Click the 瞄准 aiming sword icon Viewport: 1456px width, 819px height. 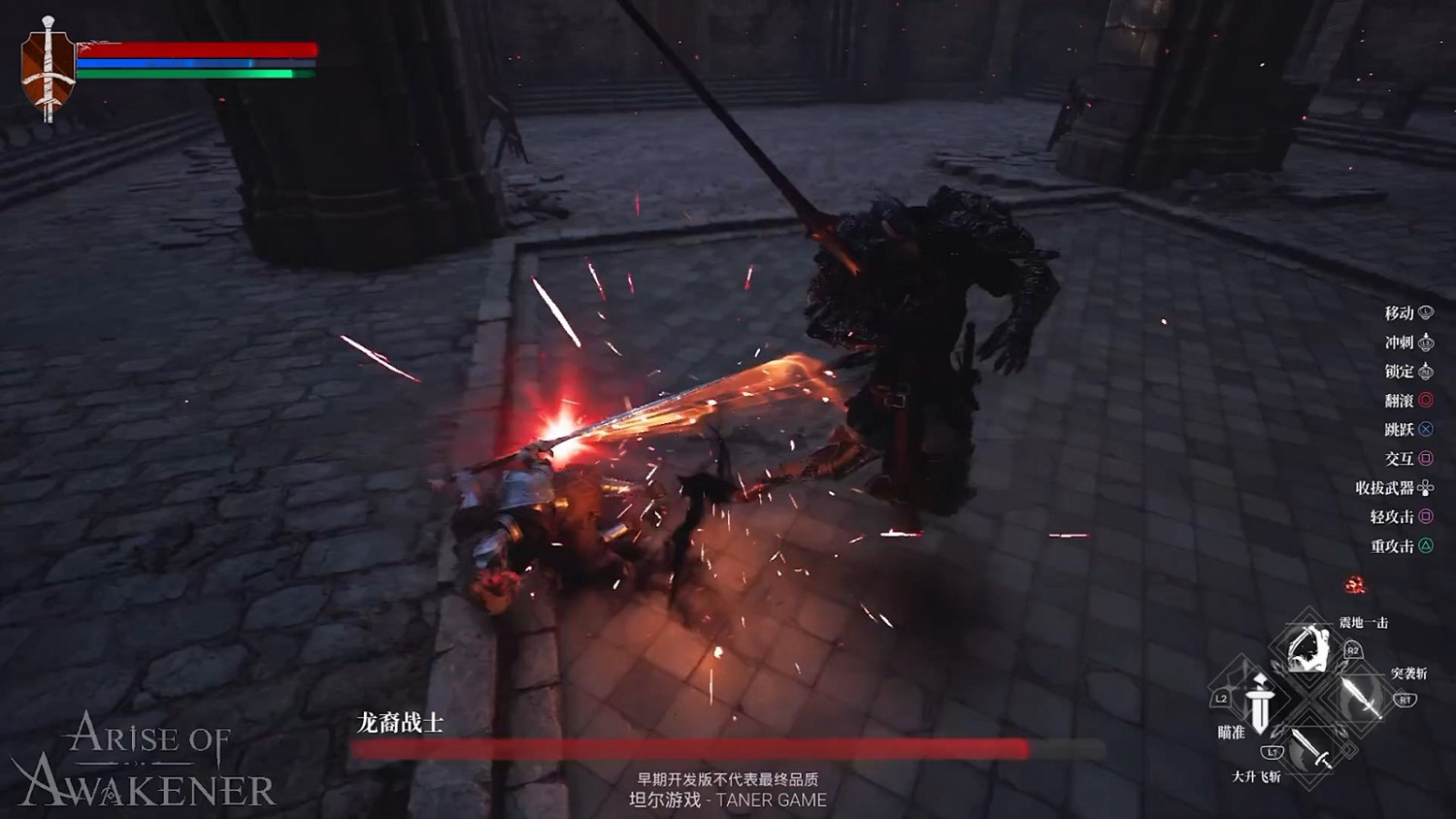click(x=1261, y=704)
